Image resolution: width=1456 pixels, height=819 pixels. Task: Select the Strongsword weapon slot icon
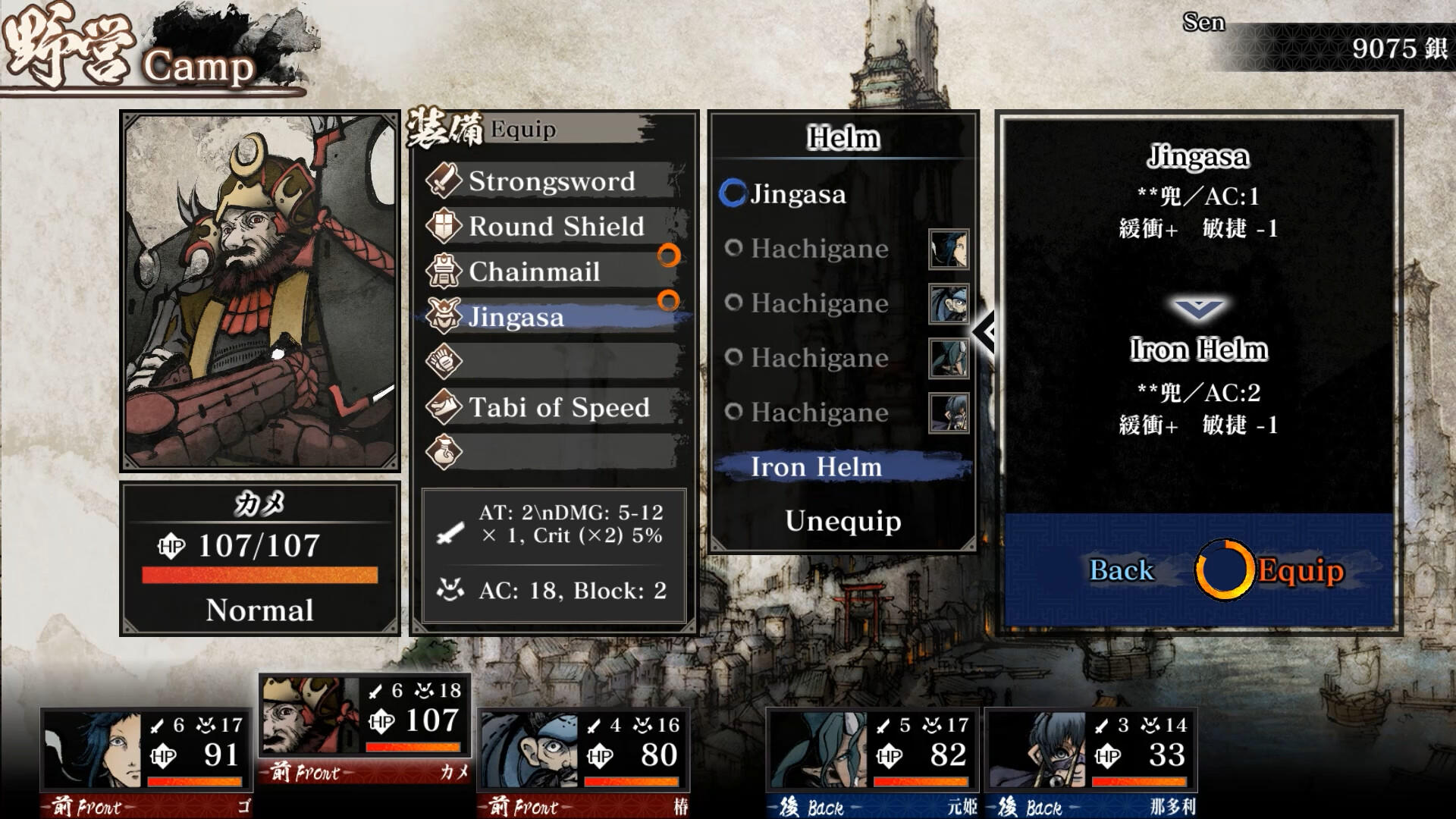(446, 180)
